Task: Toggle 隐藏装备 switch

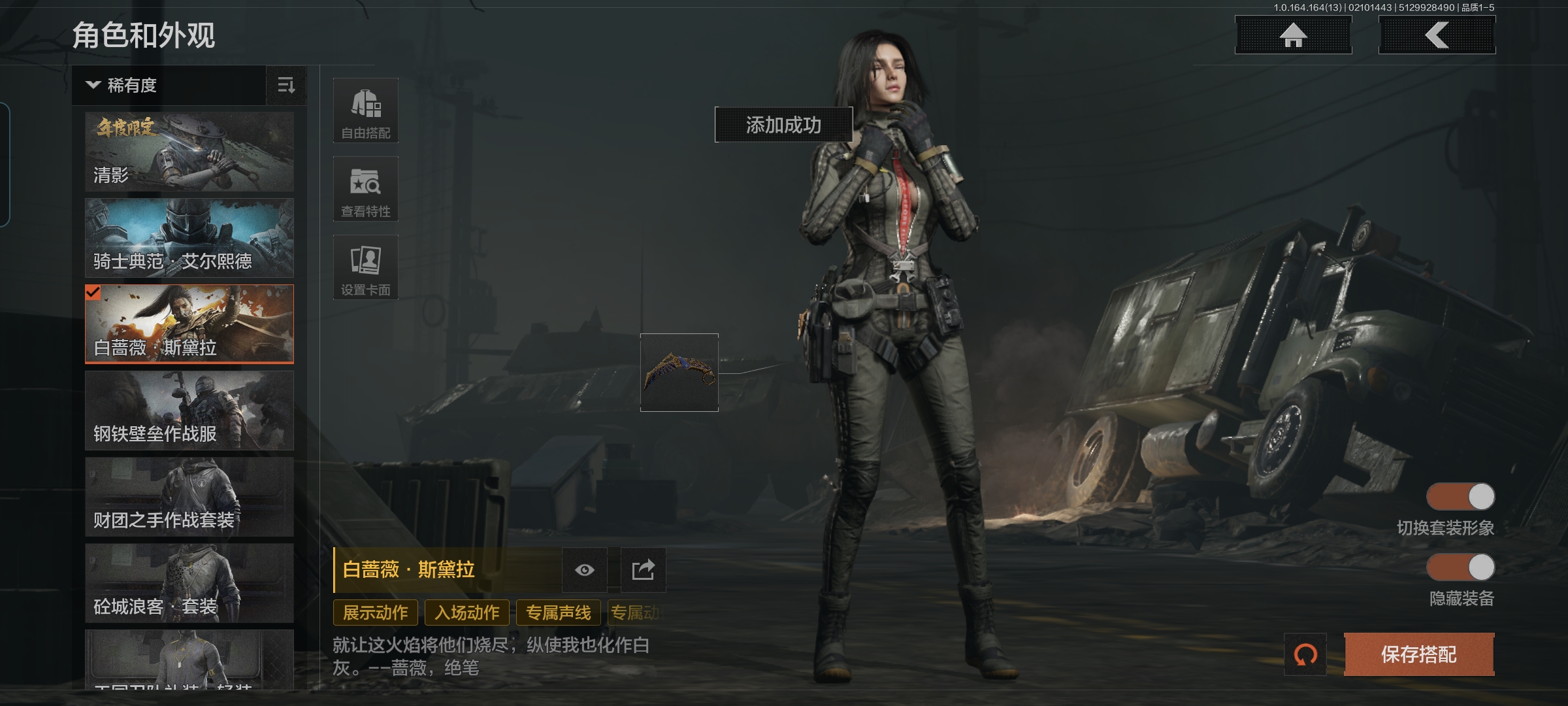Action: 1461,567
